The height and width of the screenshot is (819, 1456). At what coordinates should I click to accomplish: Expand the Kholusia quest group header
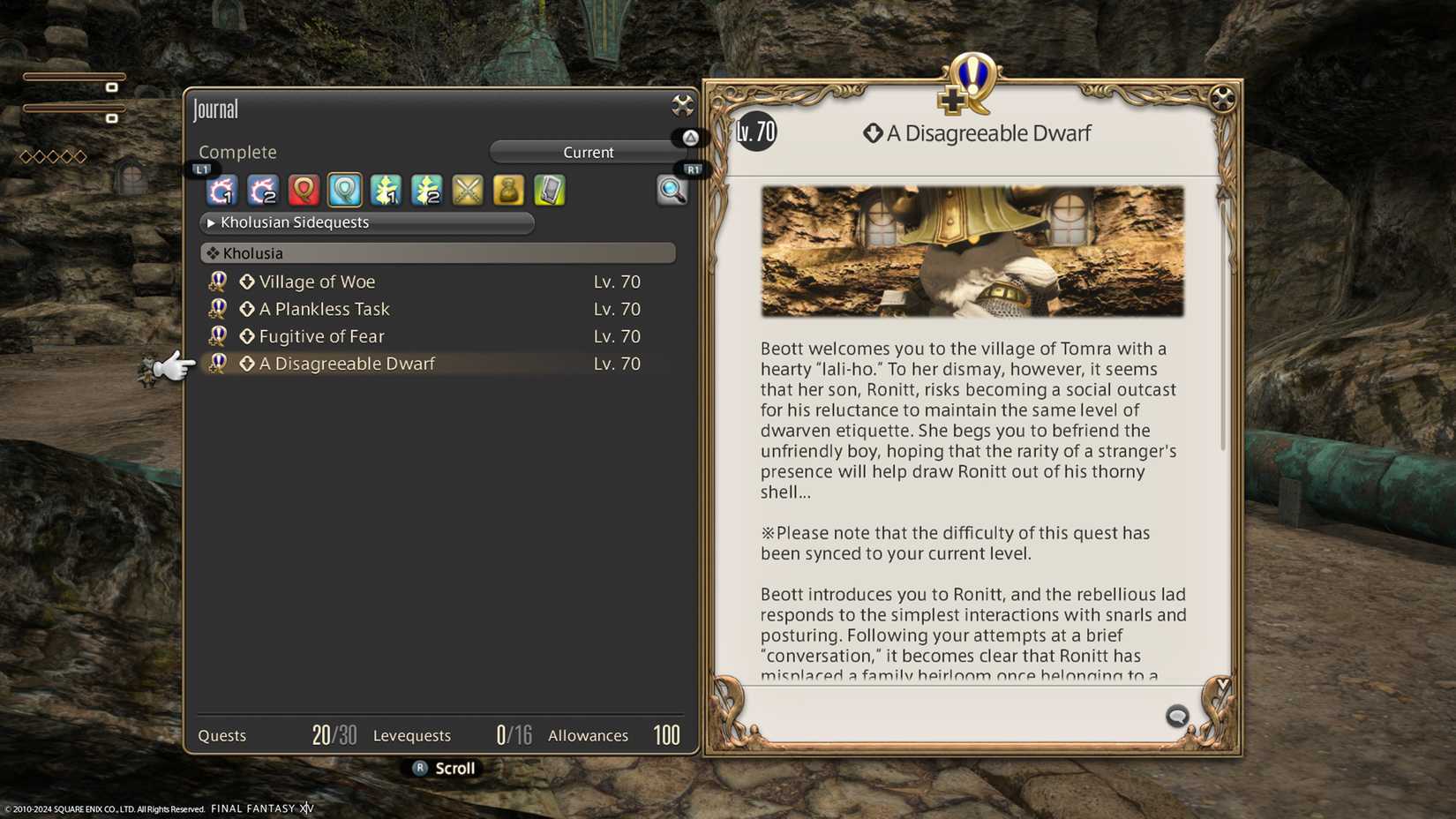pos(438,253)
